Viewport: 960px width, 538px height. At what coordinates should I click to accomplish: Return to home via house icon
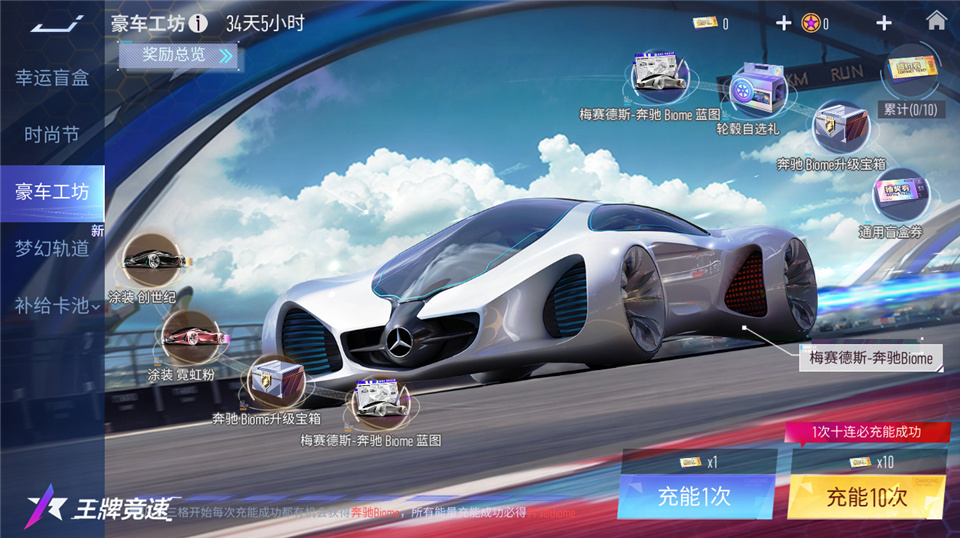coord(936,21)
